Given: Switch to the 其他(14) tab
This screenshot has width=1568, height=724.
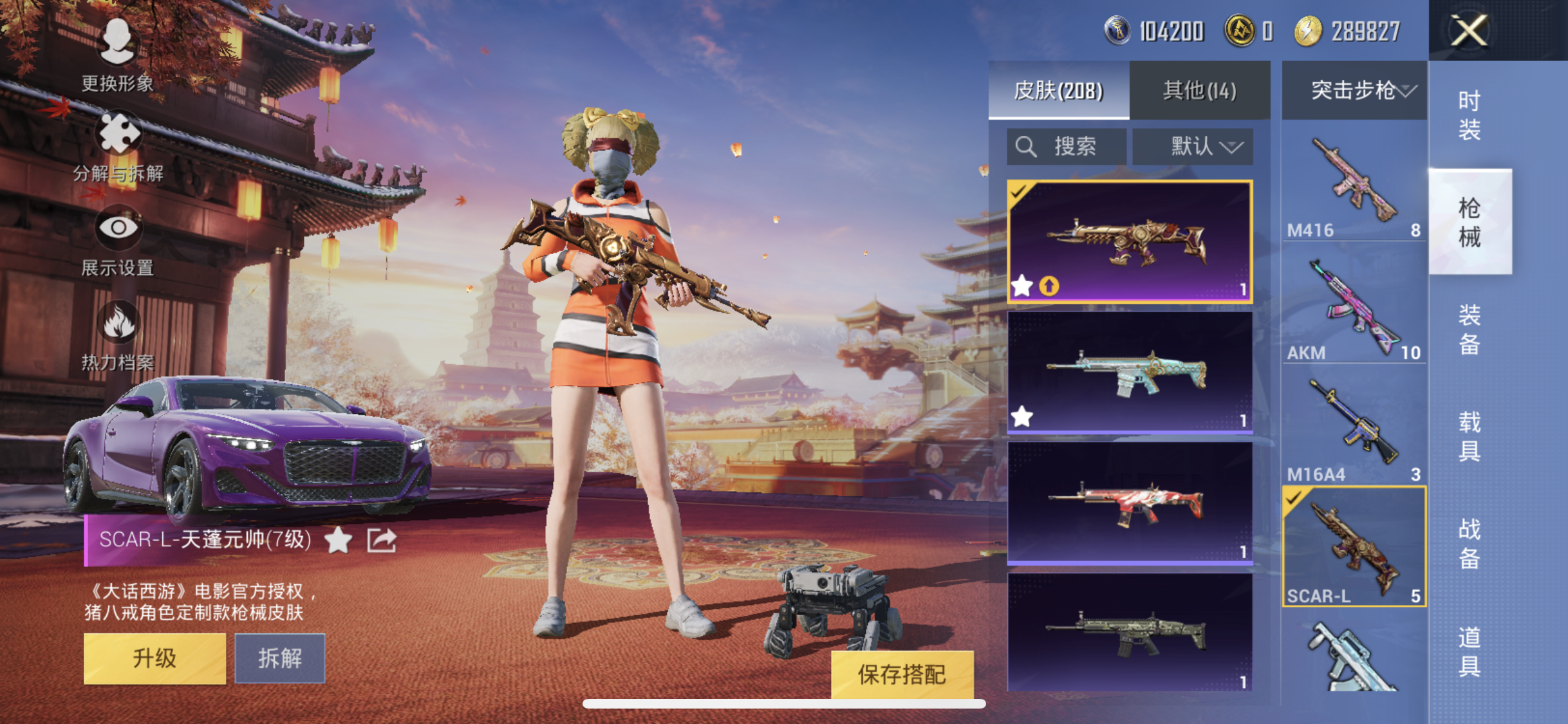Looking at the screenshot, I should coord(1199,91).
